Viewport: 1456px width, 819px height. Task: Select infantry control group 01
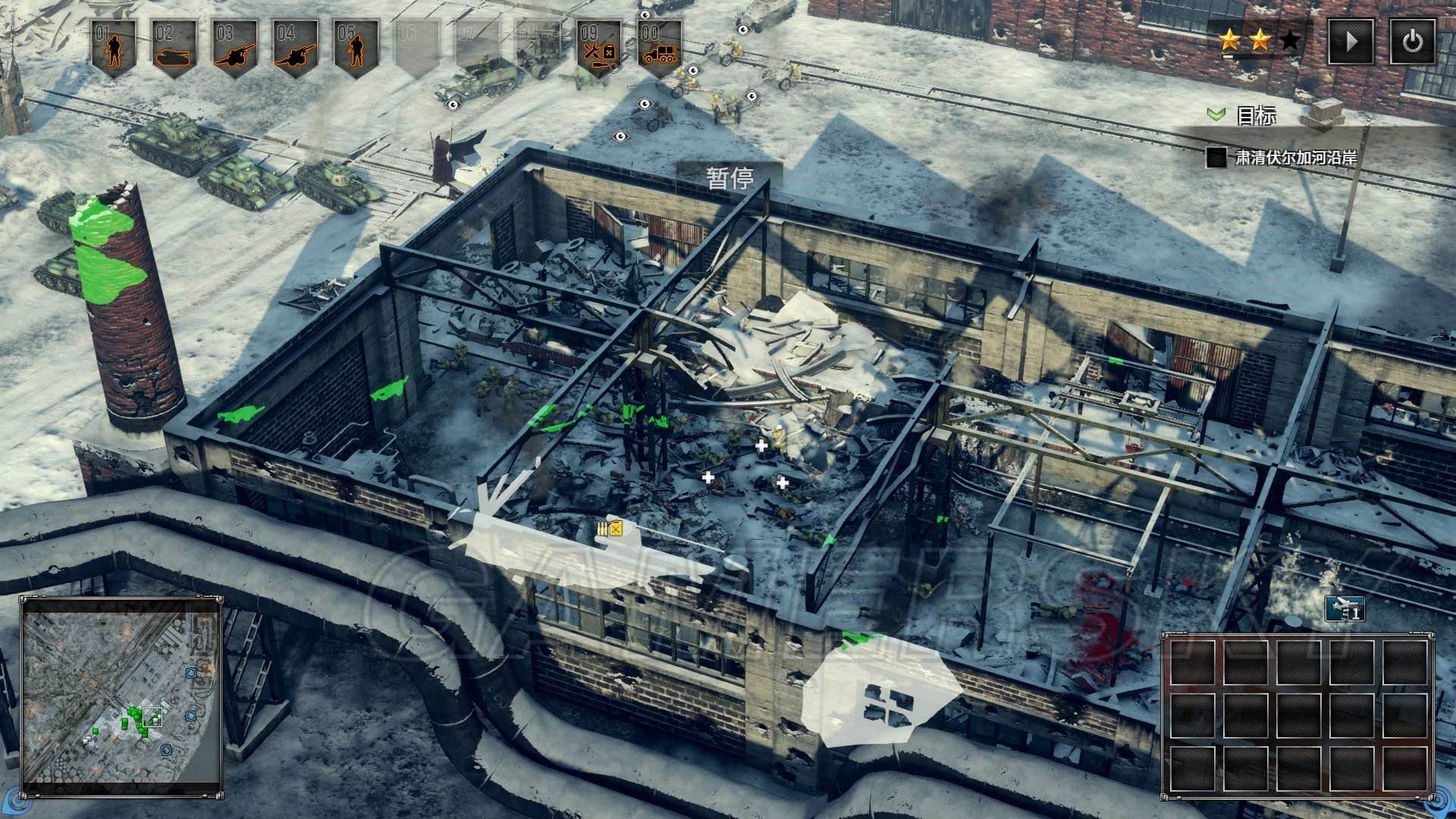click(x=114, y=48)
